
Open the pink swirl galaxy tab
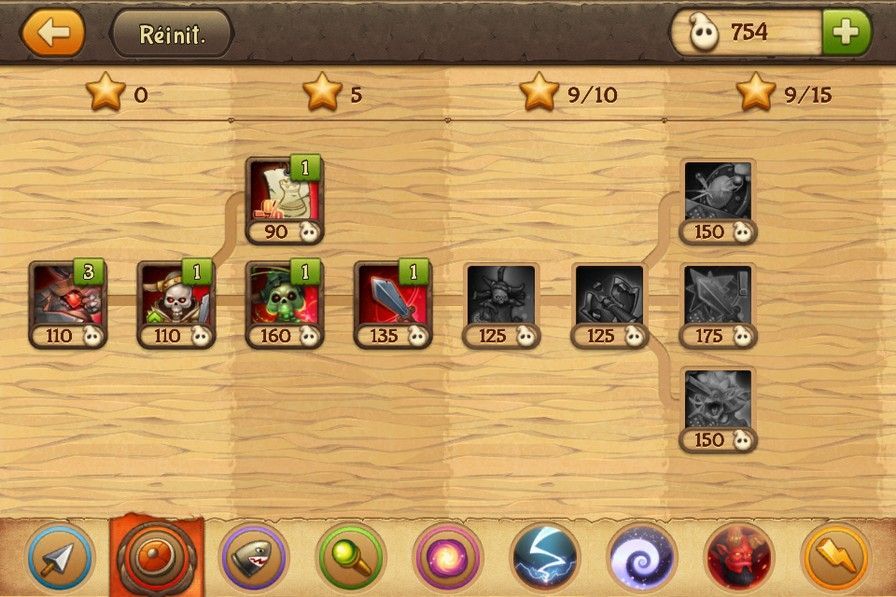pyautogui.click(x=448, y=556)
